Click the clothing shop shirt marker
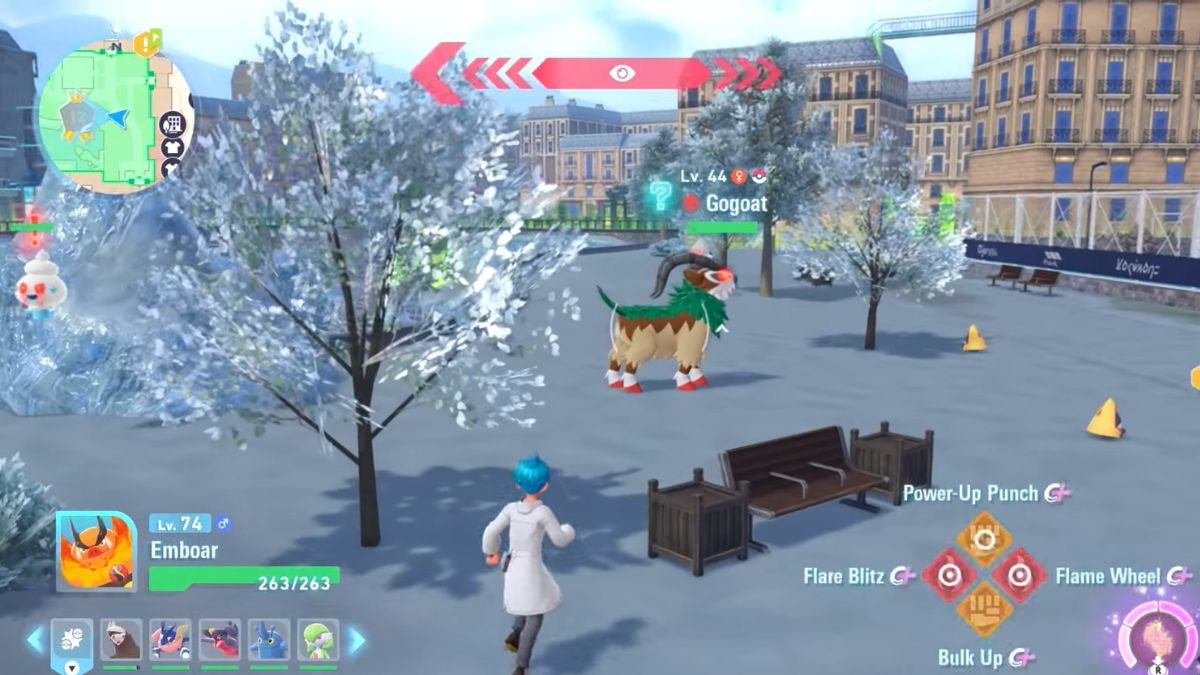 172,148
